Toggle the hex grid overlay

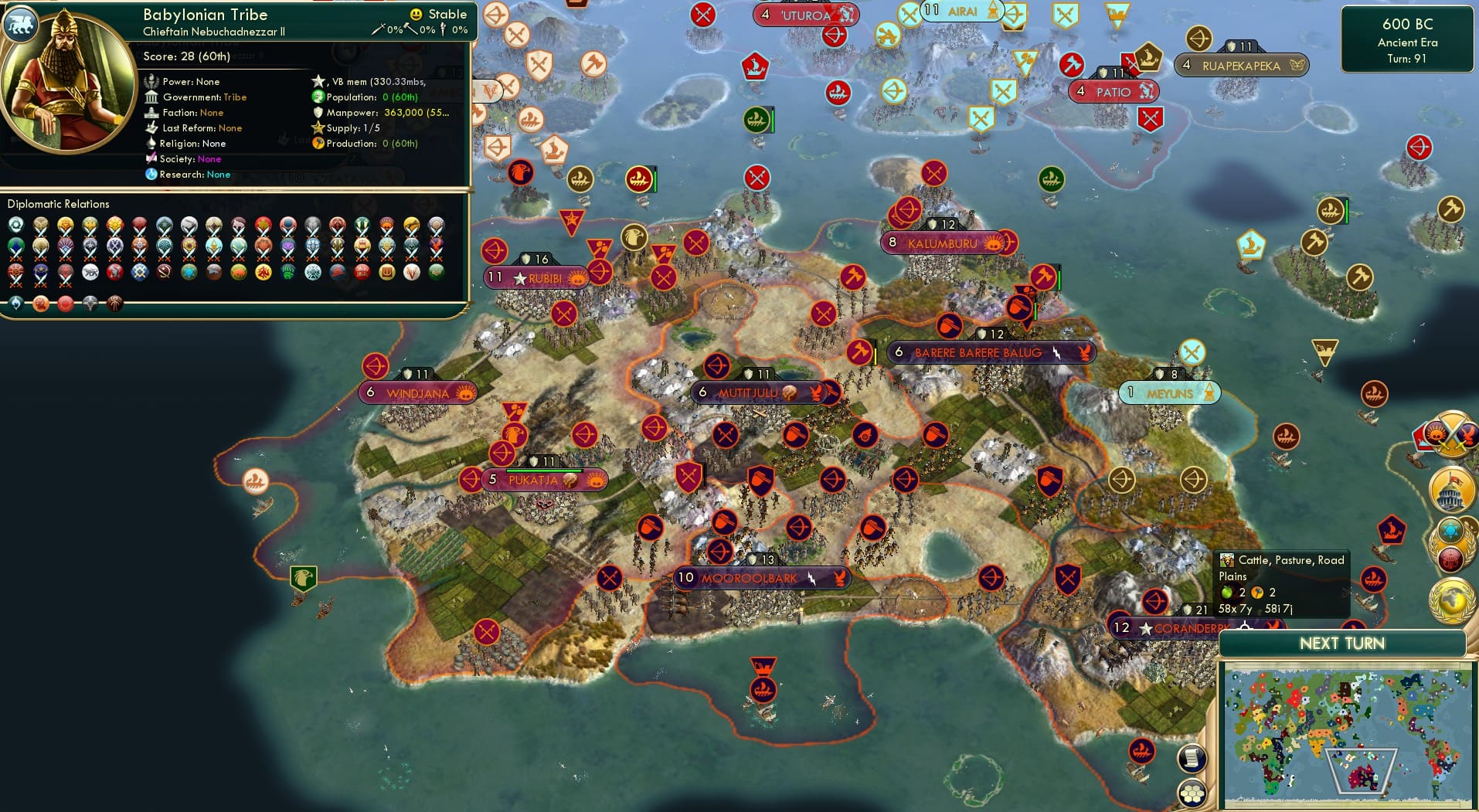1192,792
